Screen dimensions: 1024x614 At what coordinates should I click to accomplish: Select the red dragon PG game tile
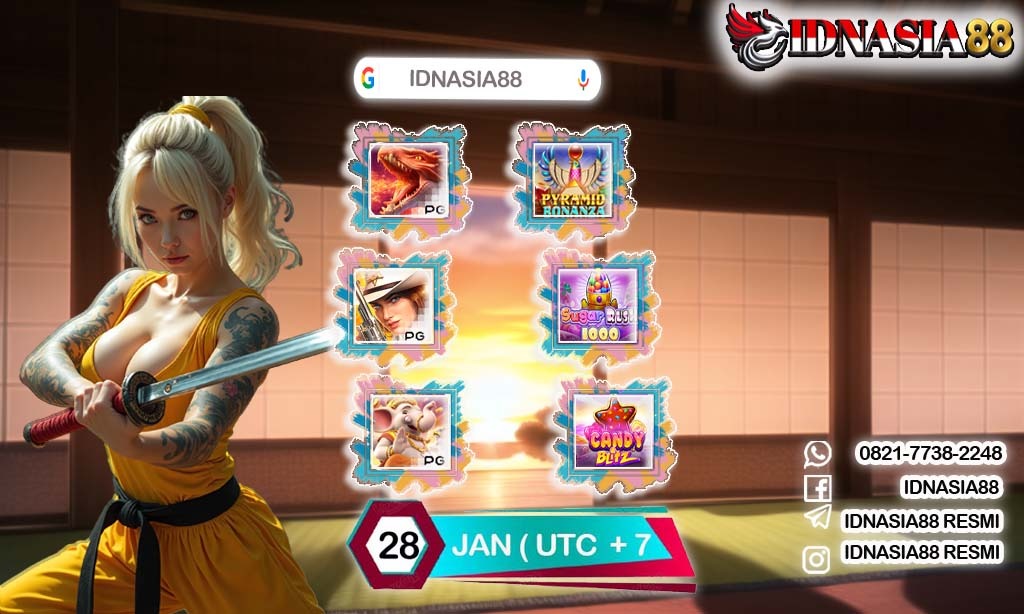pyautogui.click(x=409, y=180)
